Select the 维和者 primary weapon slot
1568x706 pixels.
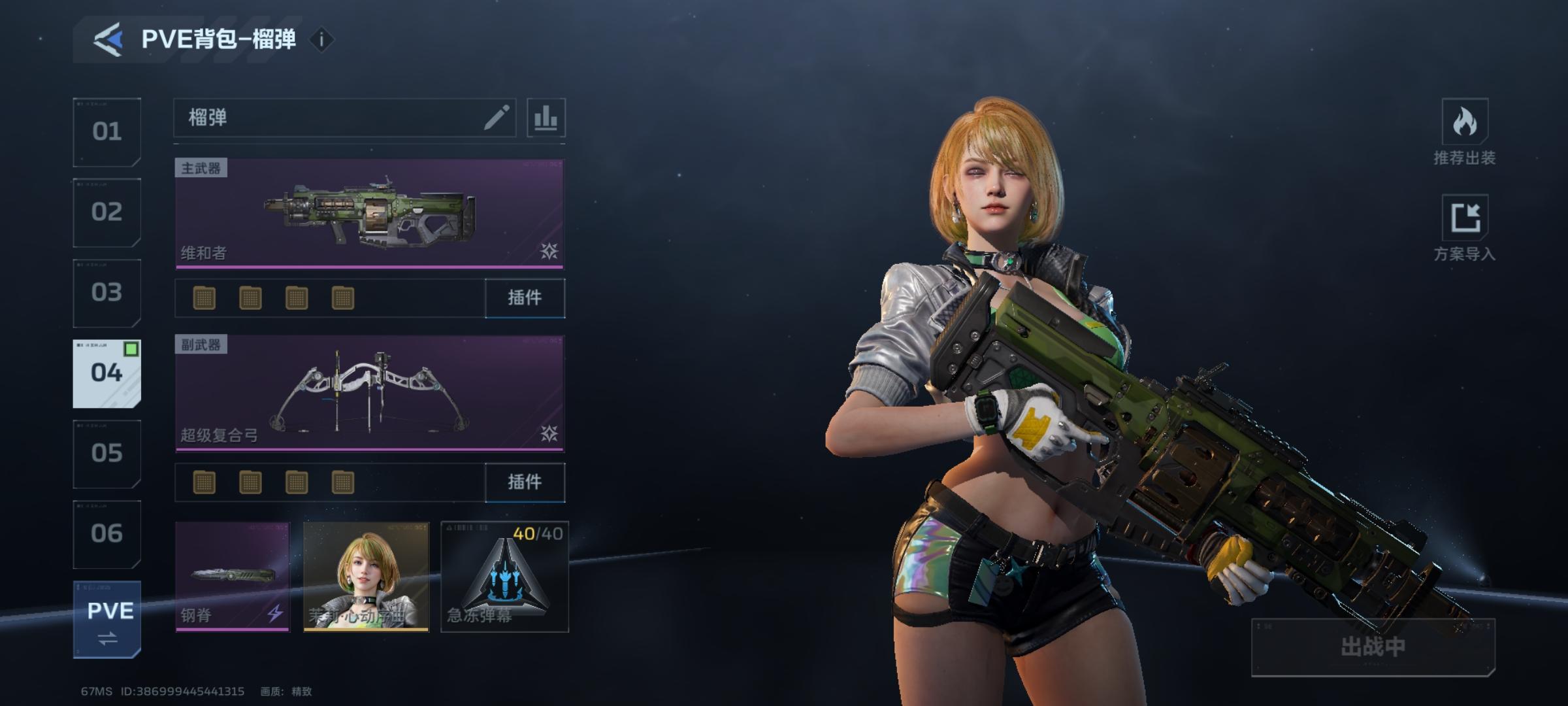(x=369, y=213)
